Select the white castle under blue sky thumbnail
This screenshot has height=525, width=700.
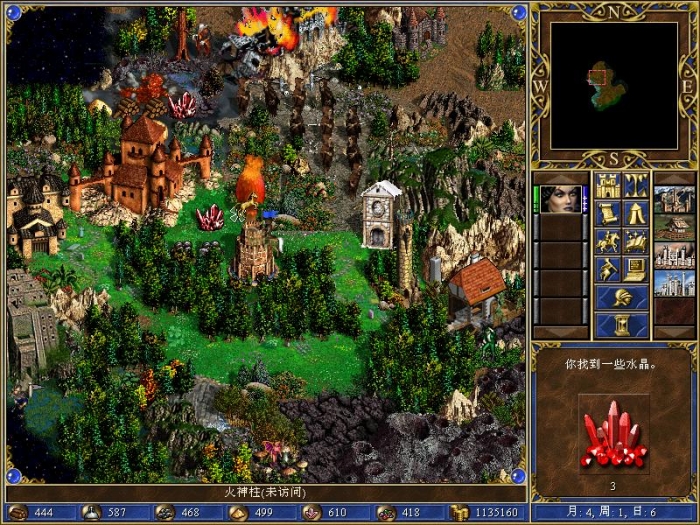tap(673, 283)
